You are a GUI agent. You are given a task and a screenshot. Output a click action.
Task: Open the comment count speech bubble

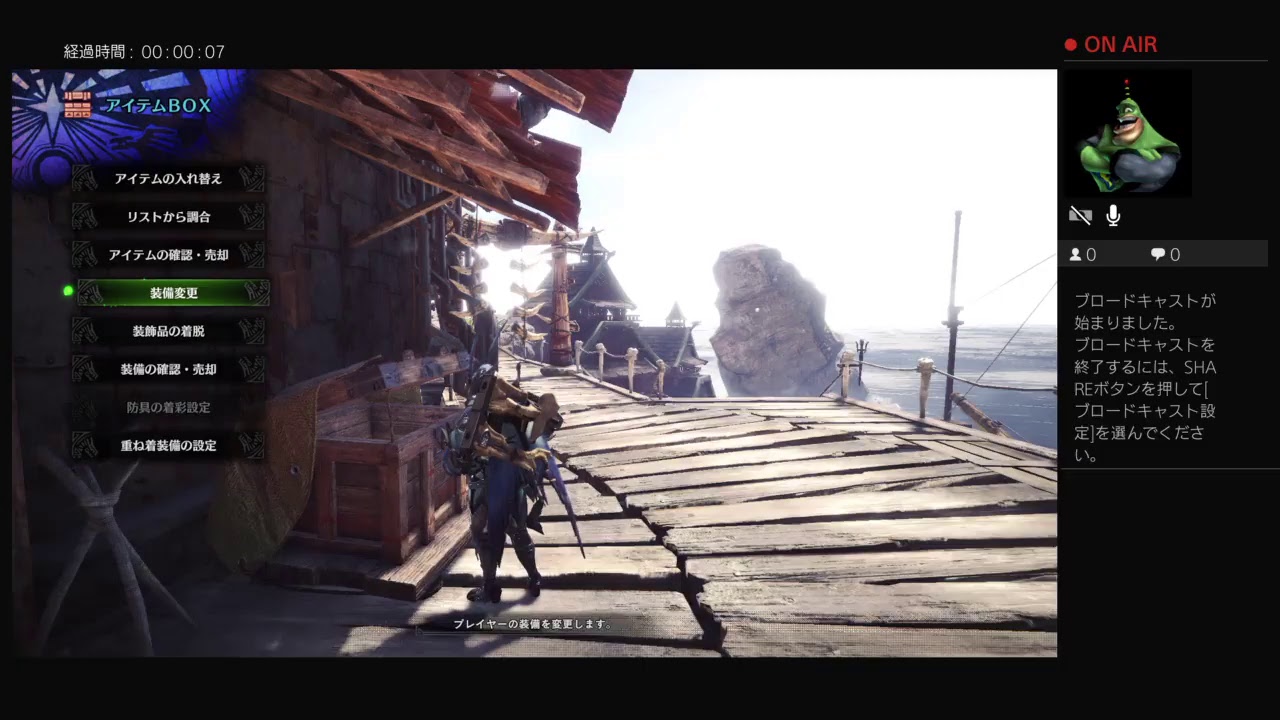1158,255
